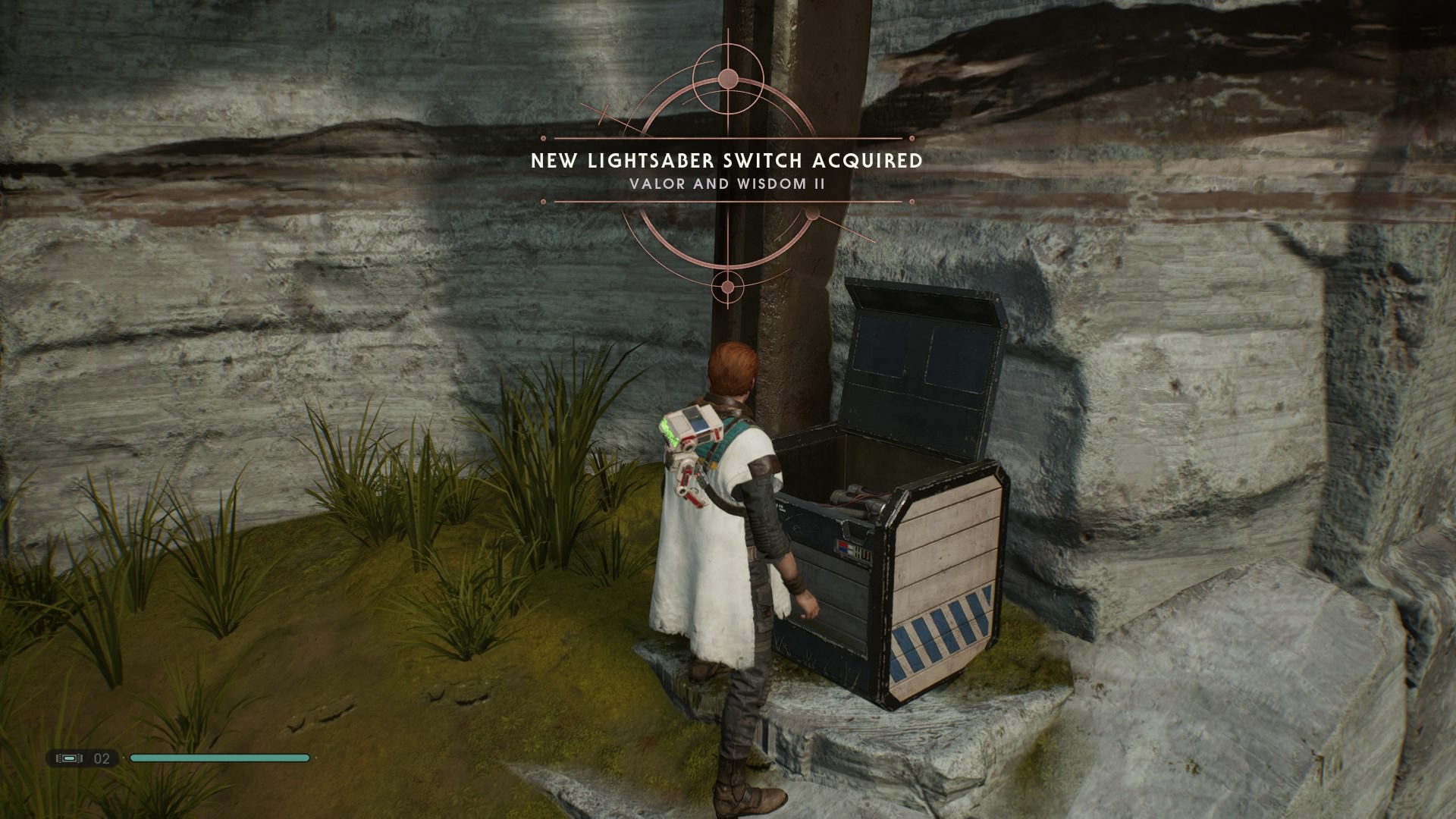The image size is (1456, 819).
Task: Click the stim canister icon
Action: (x=69, y=758)
